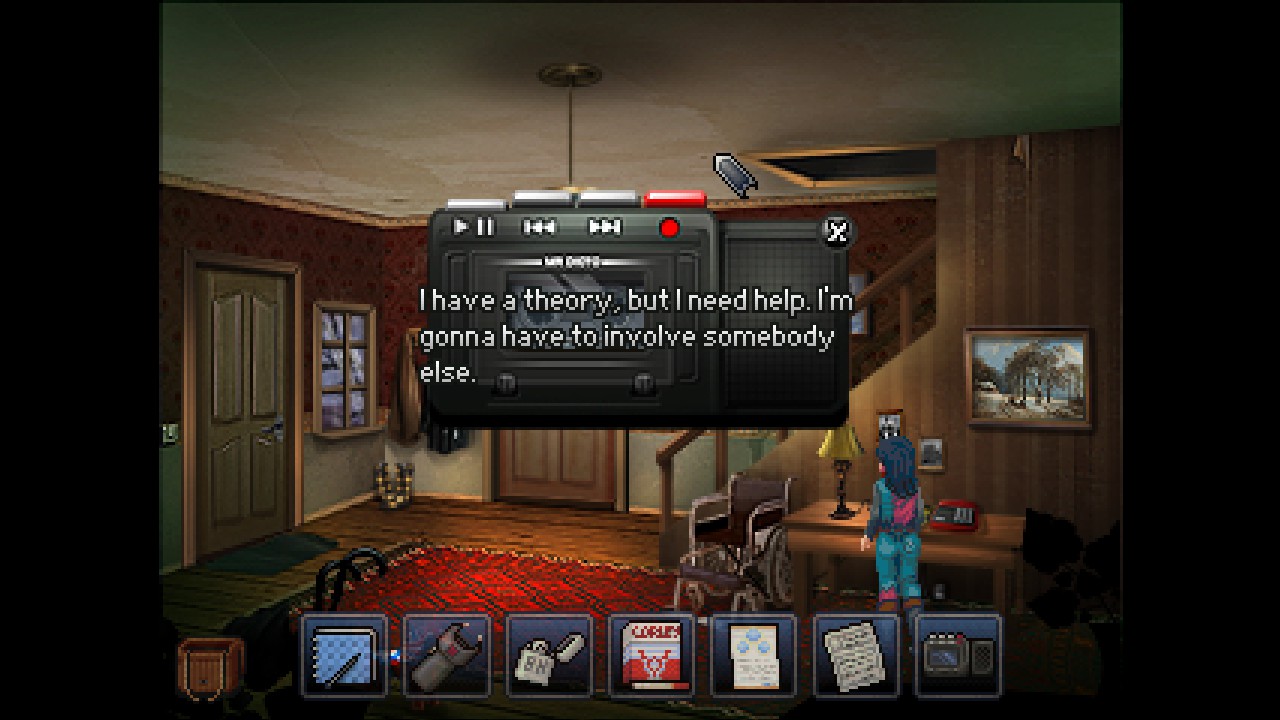Select the BH key tag item
Screen dimensions: 1280x720
pyautogui.click(x=549, y=657)
